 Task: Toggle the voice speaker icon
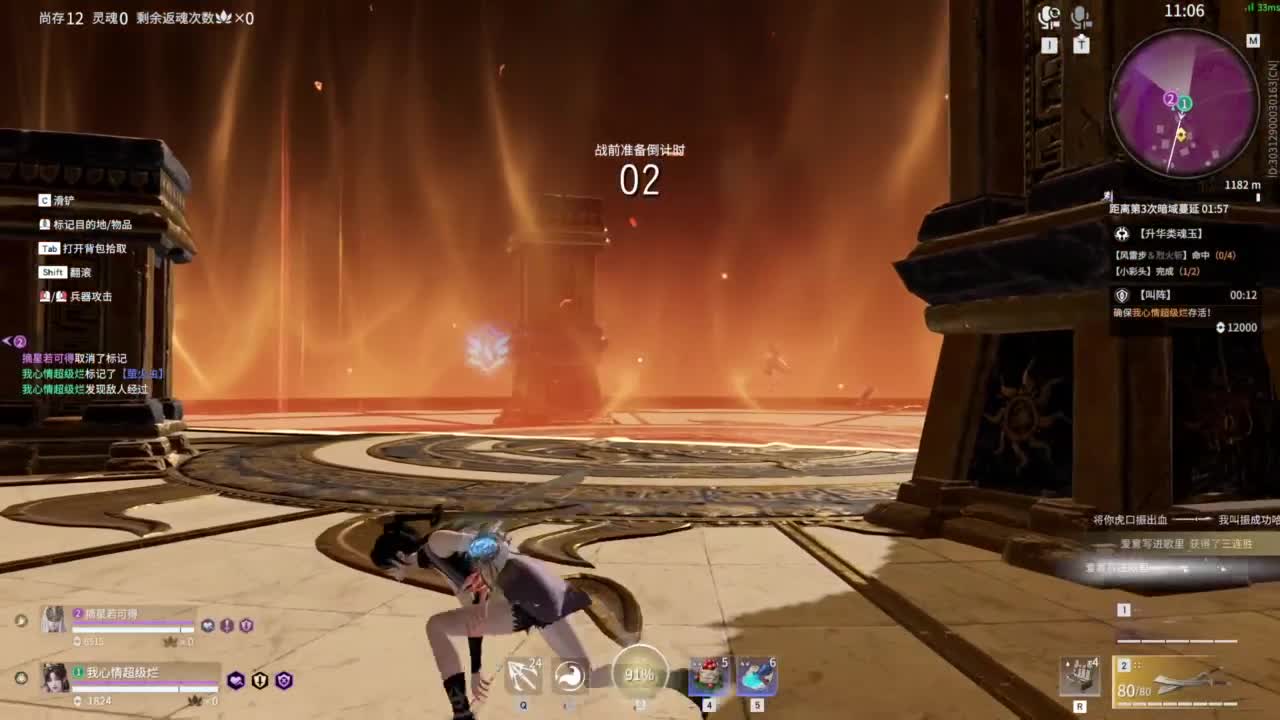click(x=1049, y=17)
